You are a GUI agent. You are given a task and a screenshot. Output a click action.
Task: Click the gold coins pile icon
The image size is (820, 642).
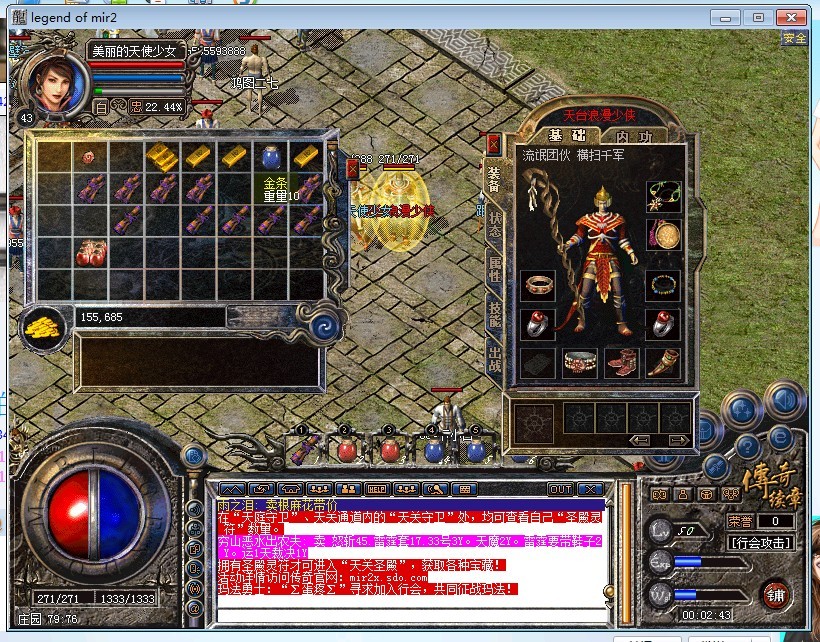tap(43, 324)
